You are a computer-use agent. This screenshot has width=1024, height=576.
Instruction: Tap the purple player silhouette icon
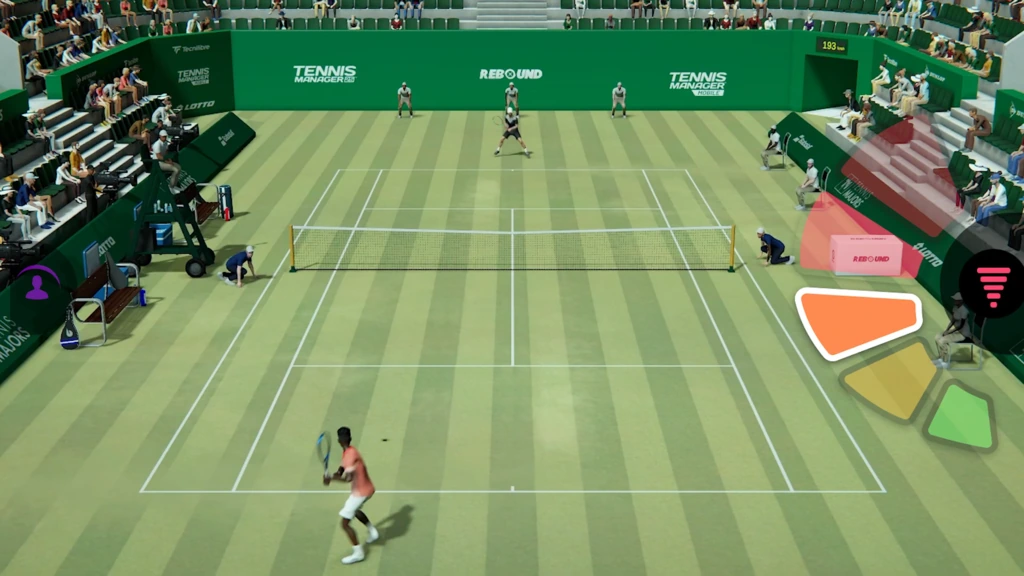[x=37, y=287]
